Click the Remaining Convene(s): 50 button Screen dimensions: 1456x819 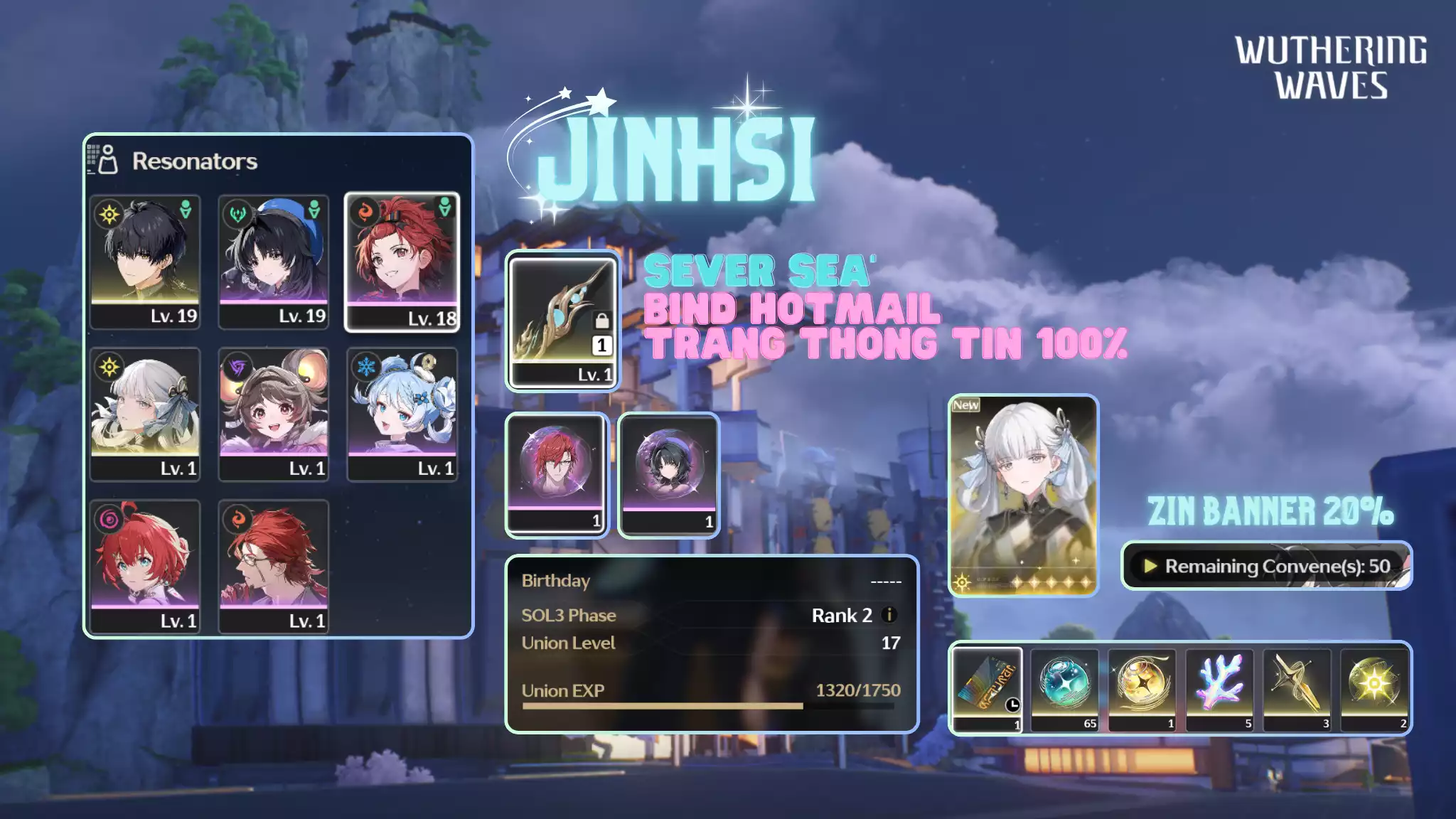(x=1266, y=566)
